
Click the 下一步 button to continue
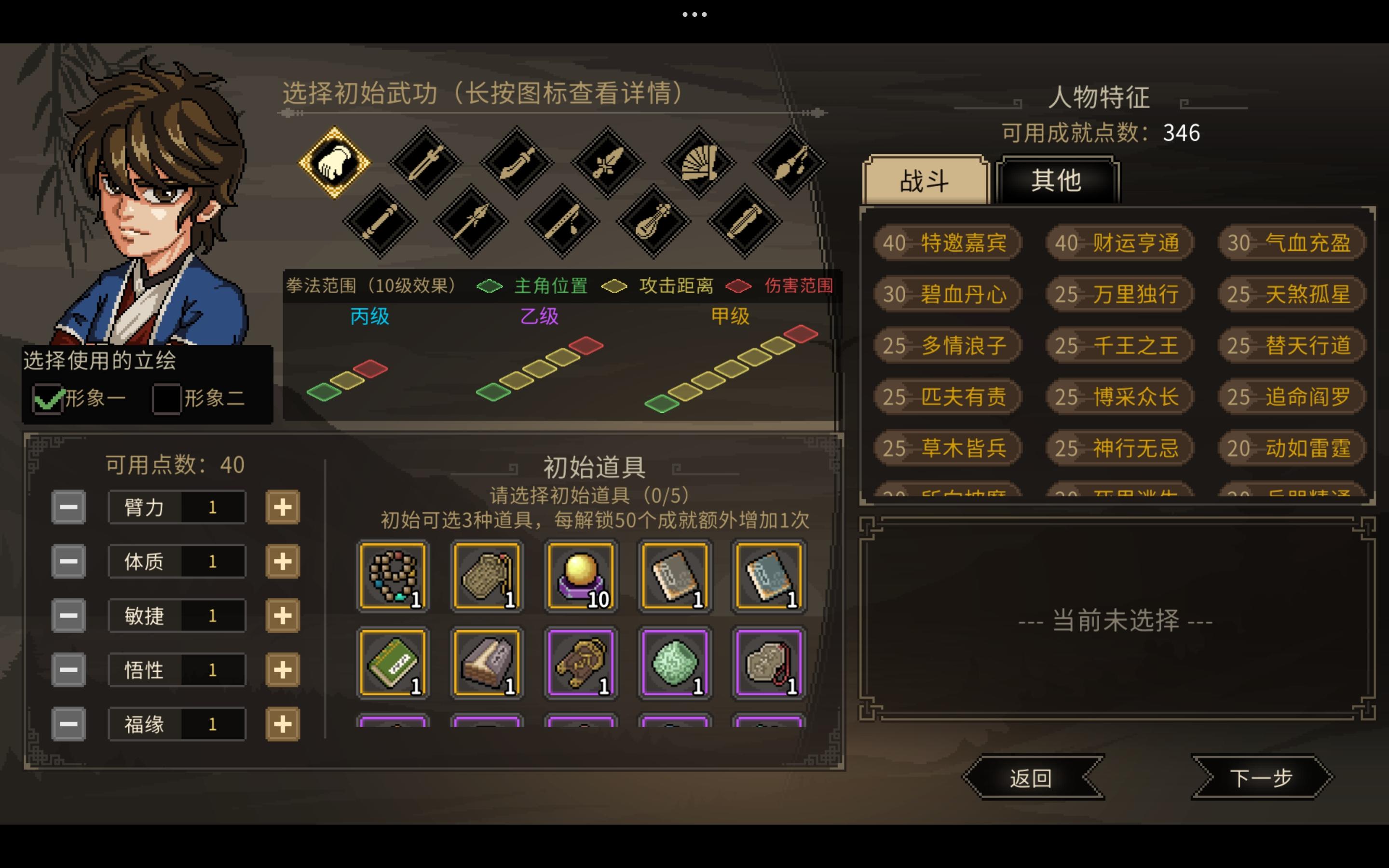click(x=1260, y=779)
